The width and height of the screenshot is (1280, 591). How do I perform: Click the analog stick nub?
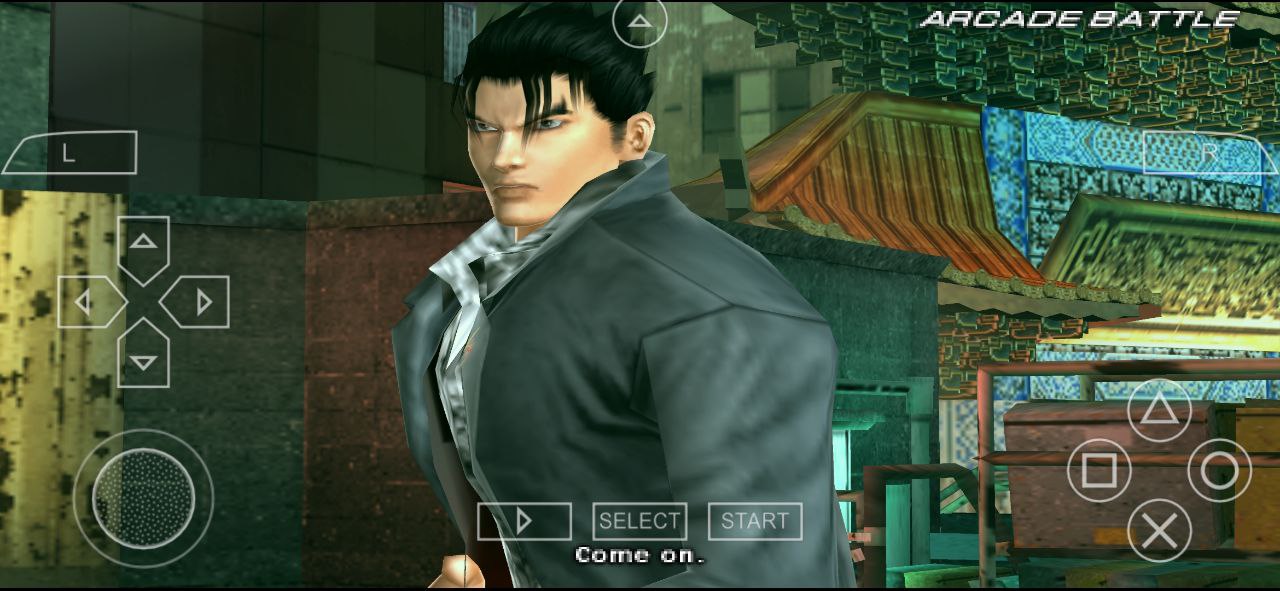pos(143,498)
